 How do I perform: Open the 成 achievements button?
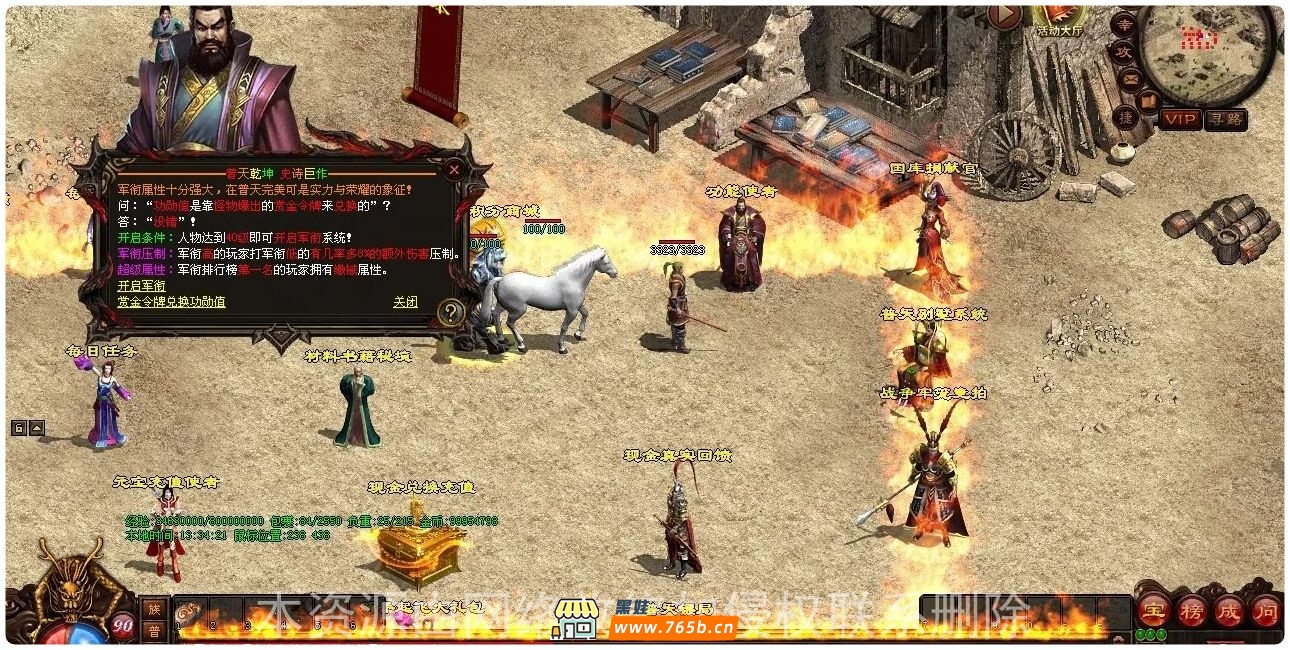[1228, 609]
